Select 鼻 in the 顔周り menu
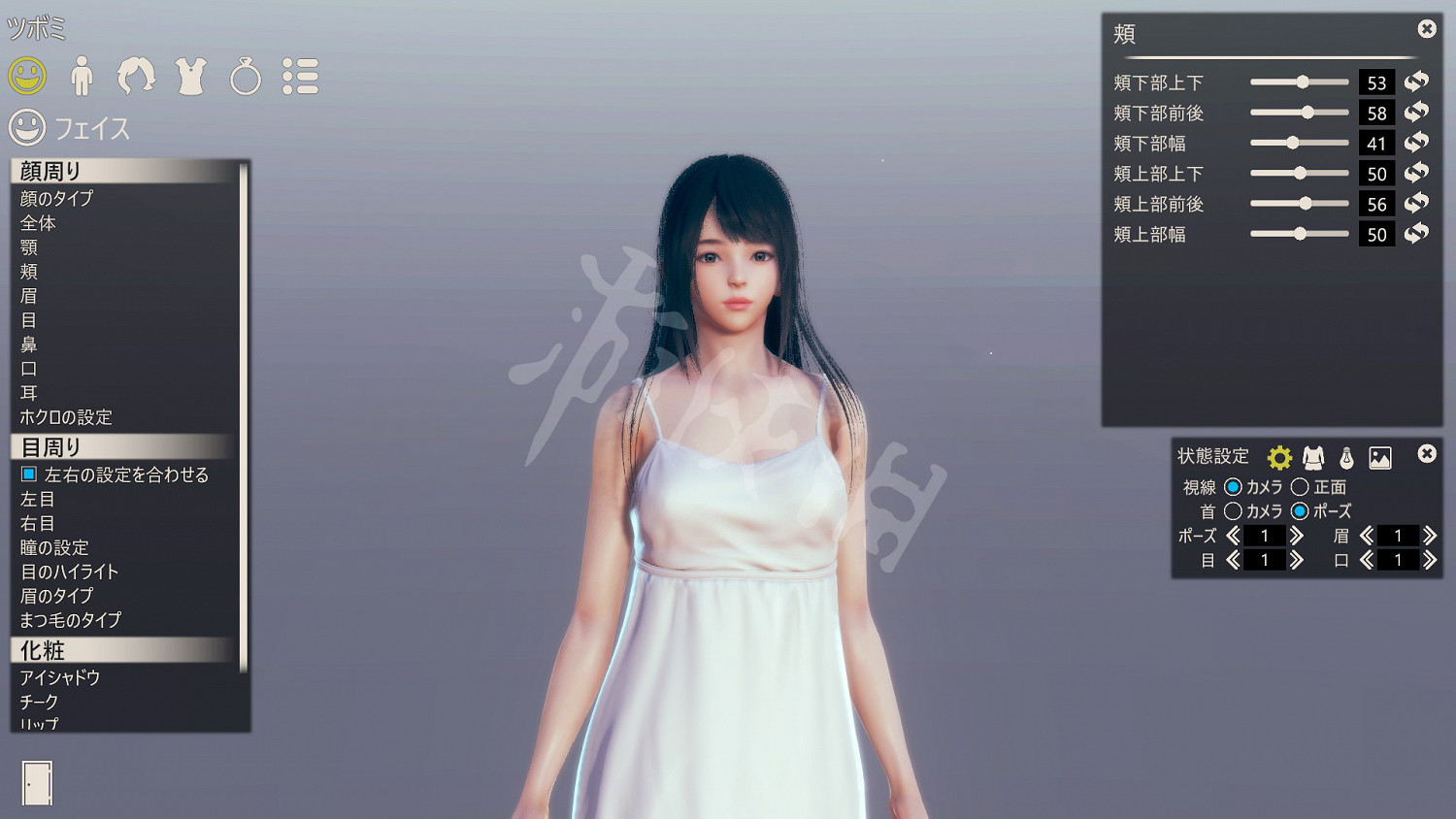Image resolution: width=1456 pixels, height=819 pixels. click(29, 344)
